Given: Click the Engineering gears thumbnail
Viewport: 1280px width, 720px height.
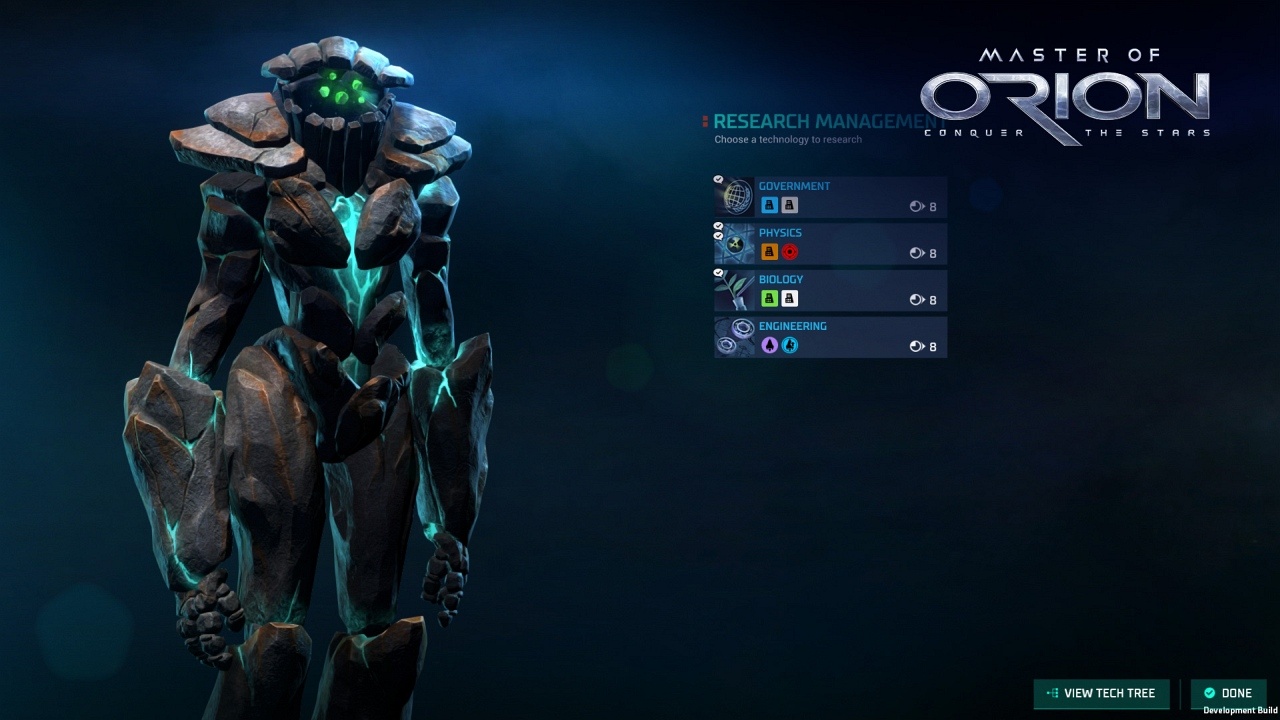Looking at the screenshot, I should pos(736,337).
